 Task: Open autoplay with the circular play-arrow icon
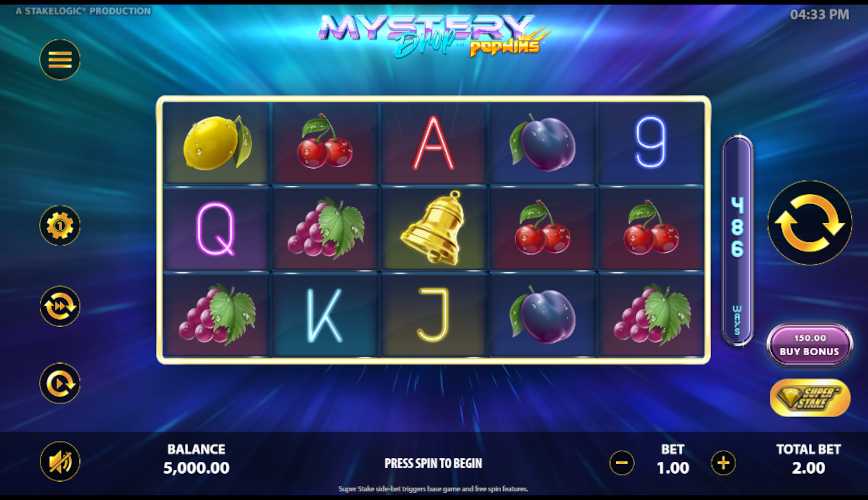[x=60, y=383]
